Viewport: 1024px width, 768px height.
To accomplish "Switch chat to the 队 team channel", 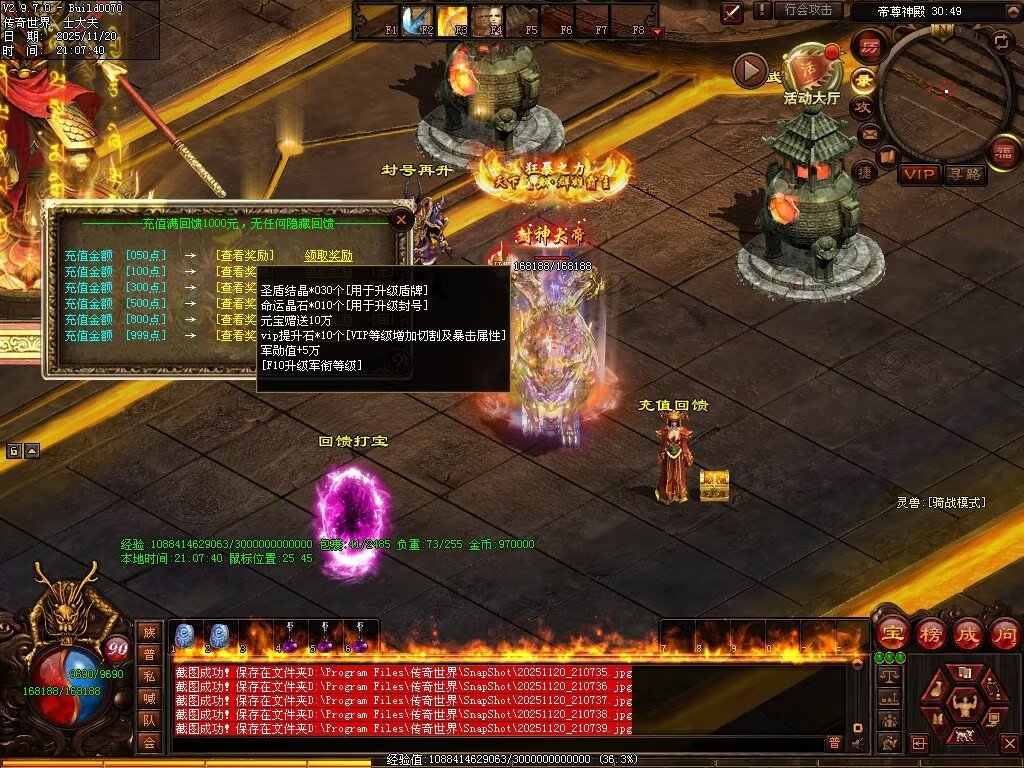I will click(x=148, y=720).
